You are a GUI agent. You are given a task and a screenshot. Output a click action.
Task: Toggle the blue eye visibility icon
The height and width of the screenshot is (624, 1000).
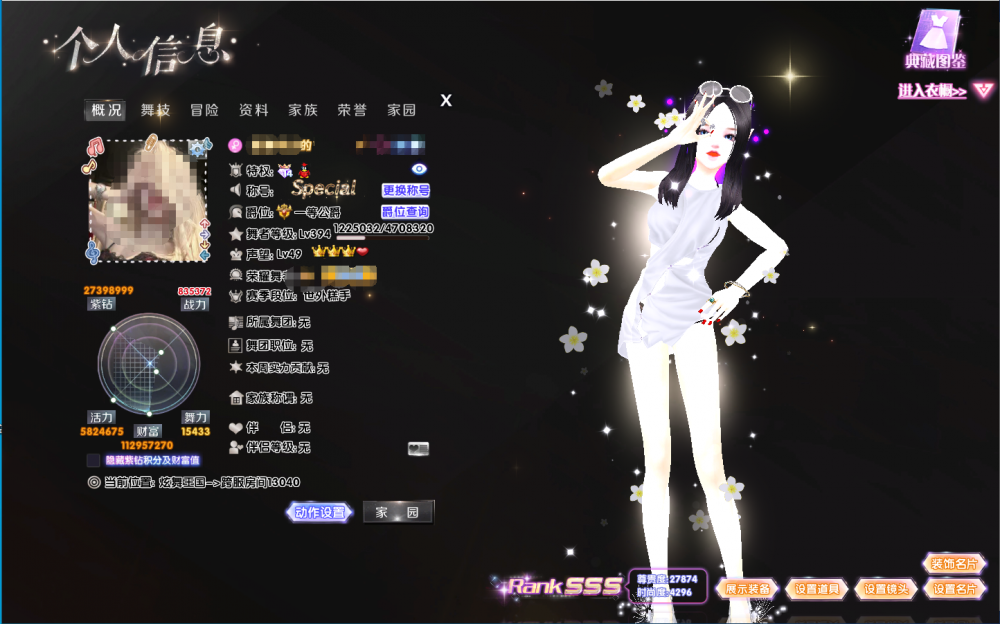[419, 169]
